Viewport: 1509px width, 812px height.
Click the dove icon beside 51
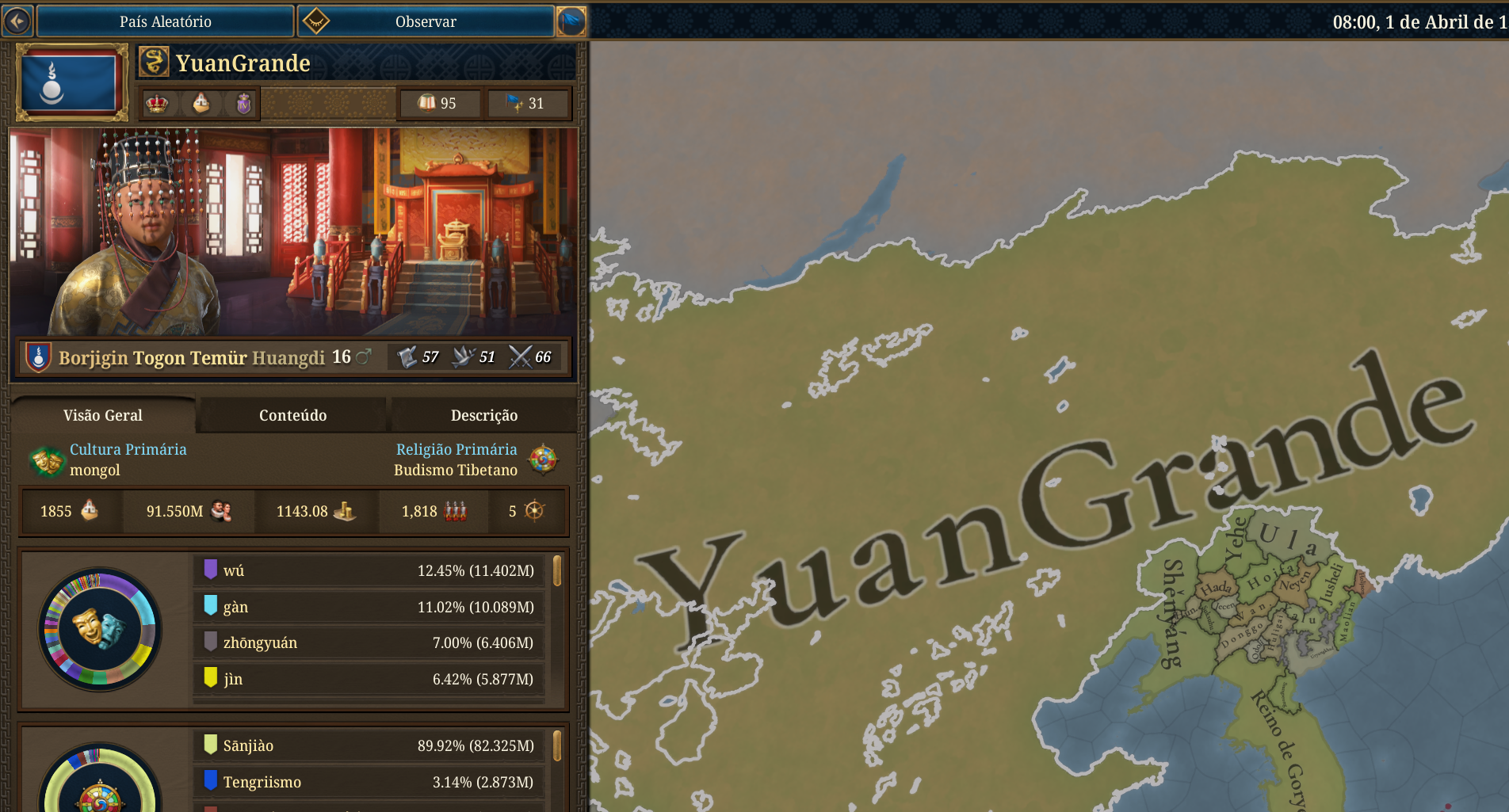click(x=461, y=356)
